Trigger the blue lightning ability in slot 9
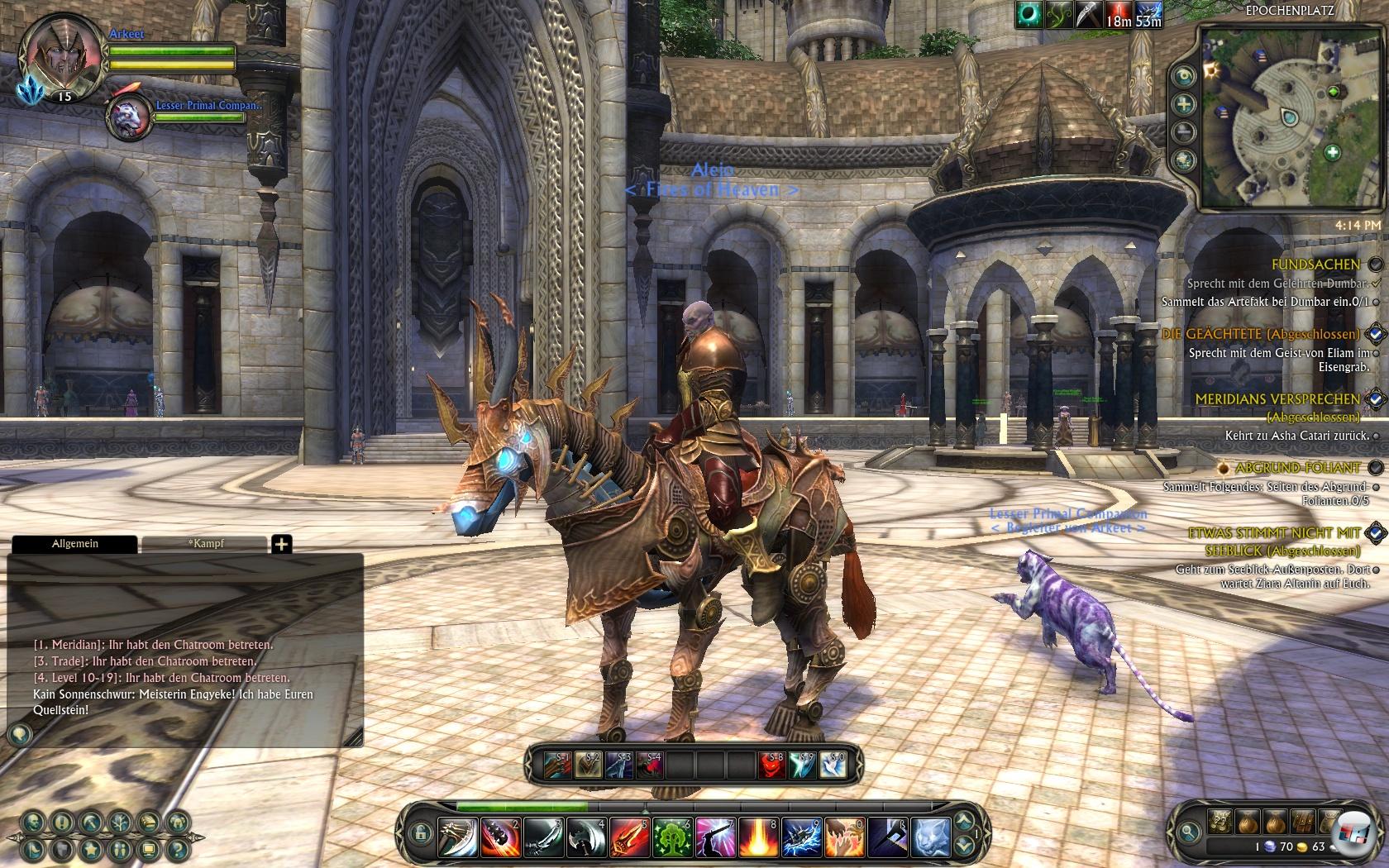The image size is (1389, 868). (x=800, y=837)
